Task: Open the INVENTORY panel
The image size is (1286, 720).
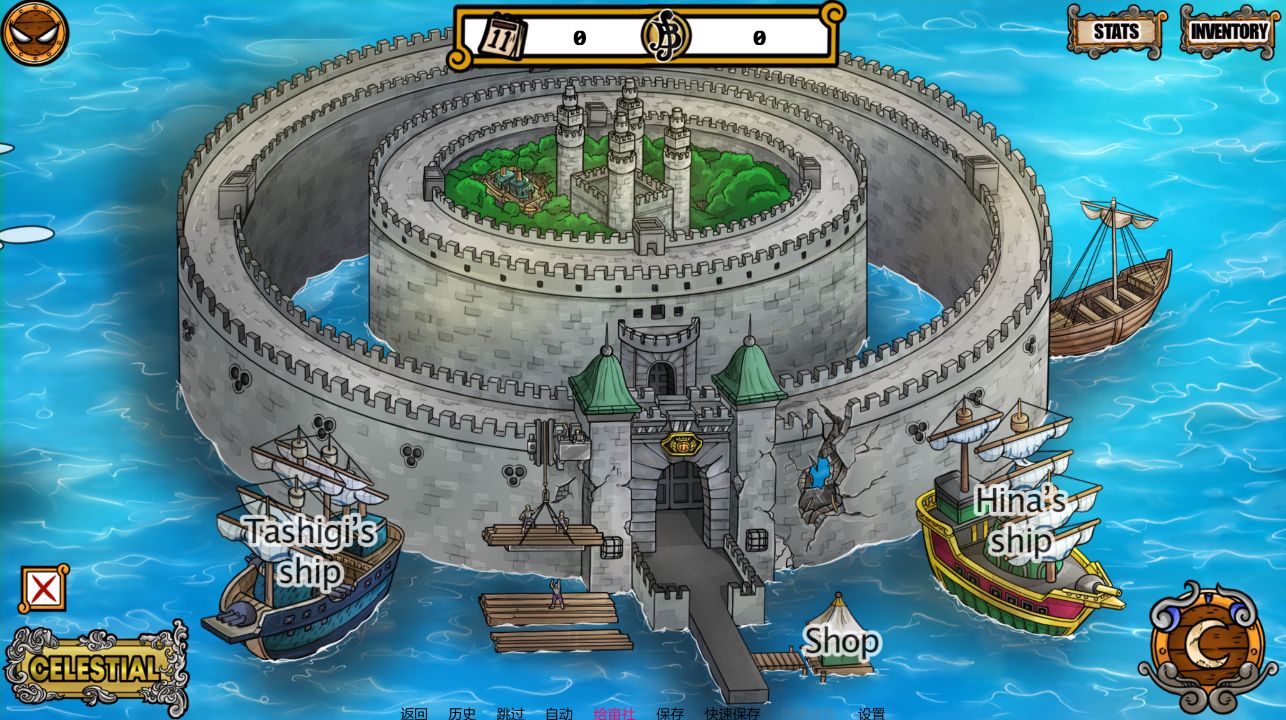Action: click(1227, 31)
